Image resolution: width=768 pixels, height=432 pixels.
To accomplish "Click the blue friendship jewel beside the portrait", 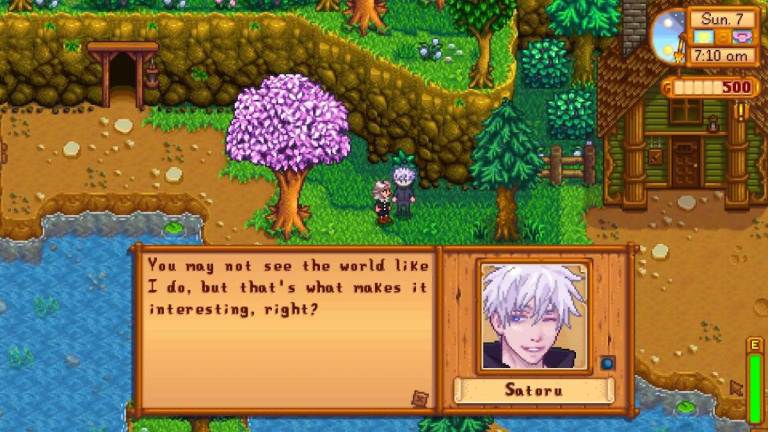I will 607,362.
